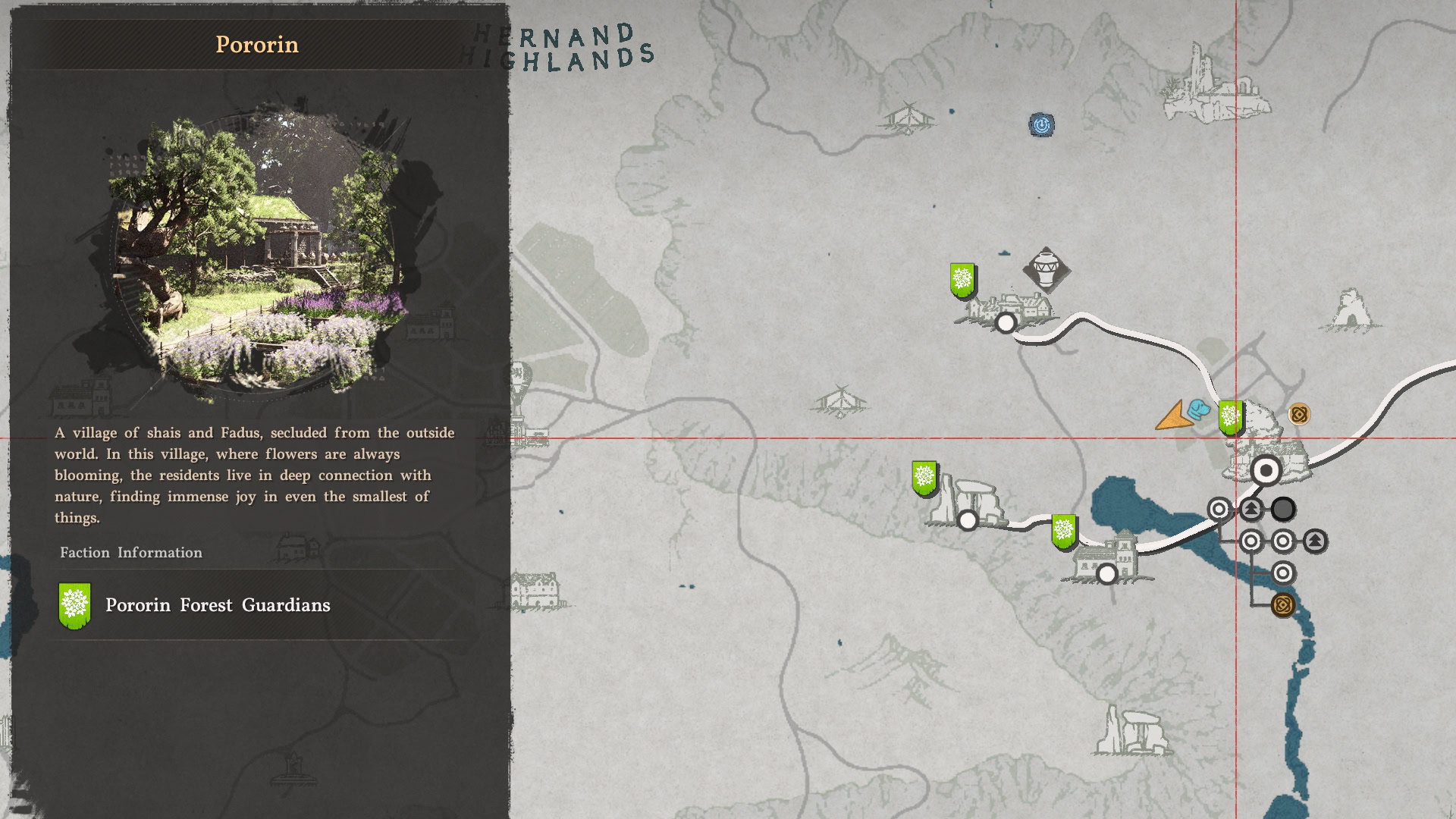Select the white node at the stone dolmen
The height and width of the screenshot is (819, 1456).
pos(968,520)
